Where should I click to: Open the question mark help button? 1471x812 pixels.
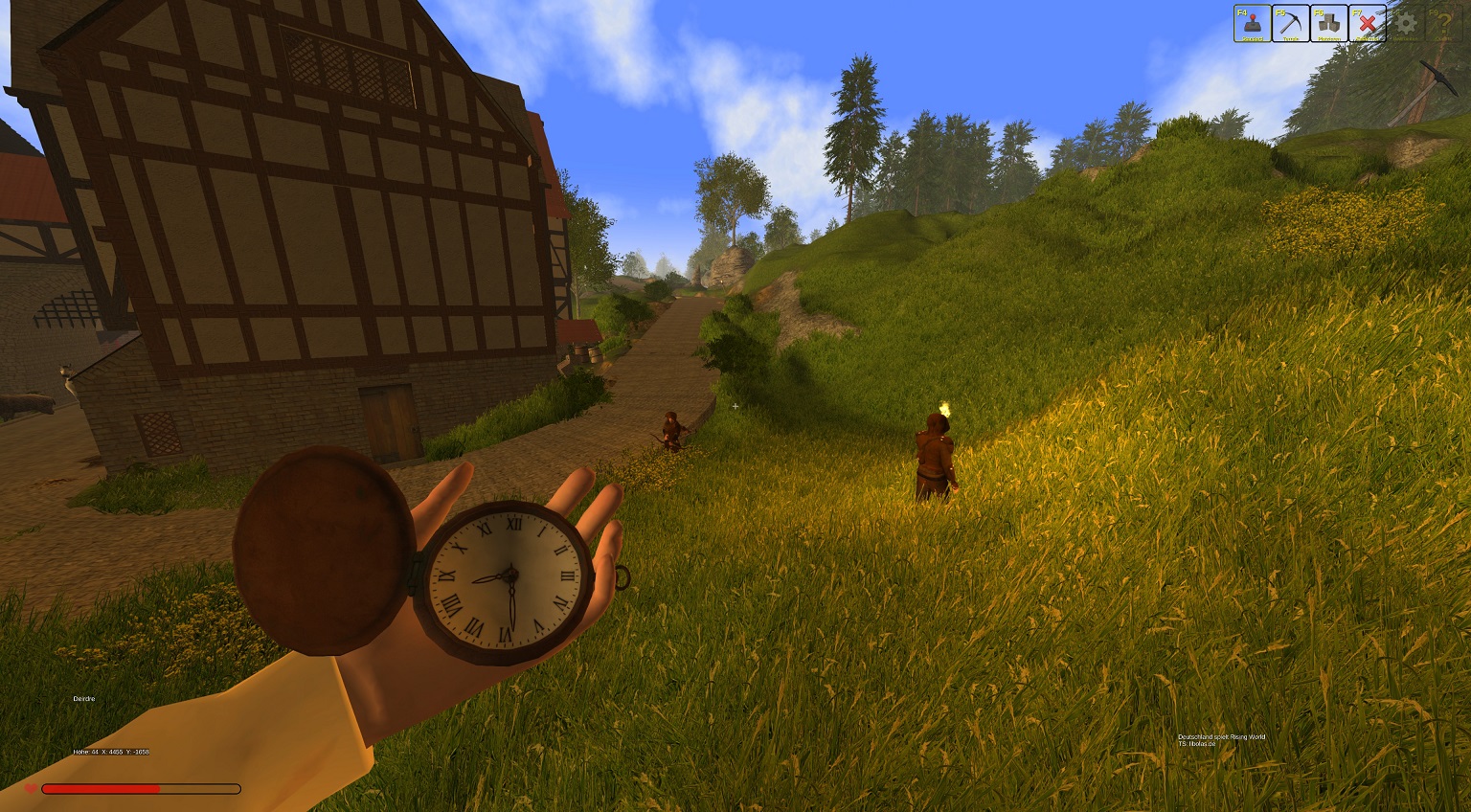[1443, 24]
